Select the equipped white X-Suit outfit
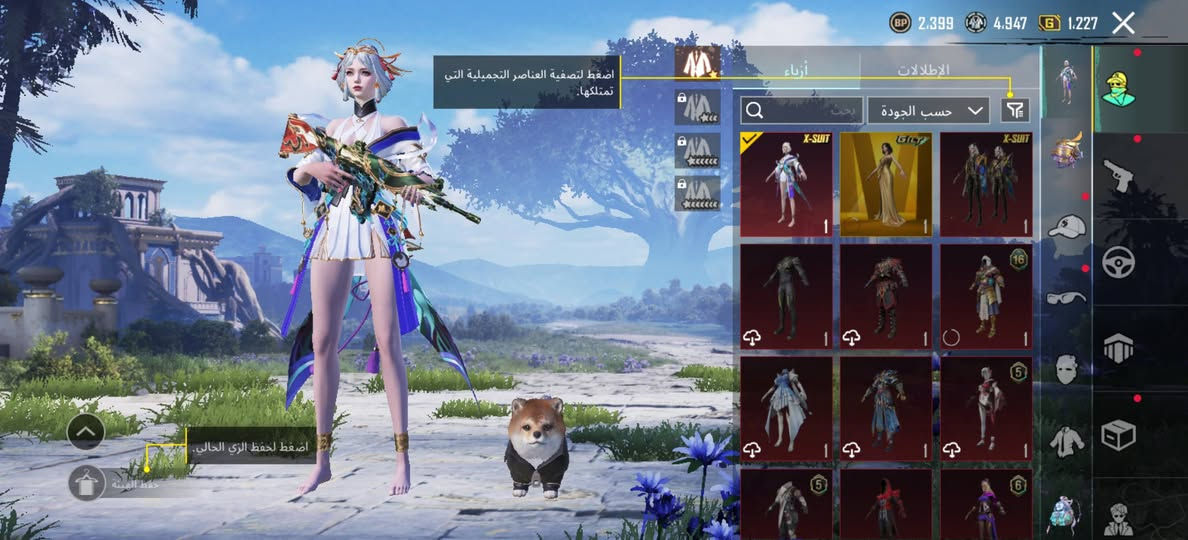This screenshot has height=540, width=1188. point(786,184)
